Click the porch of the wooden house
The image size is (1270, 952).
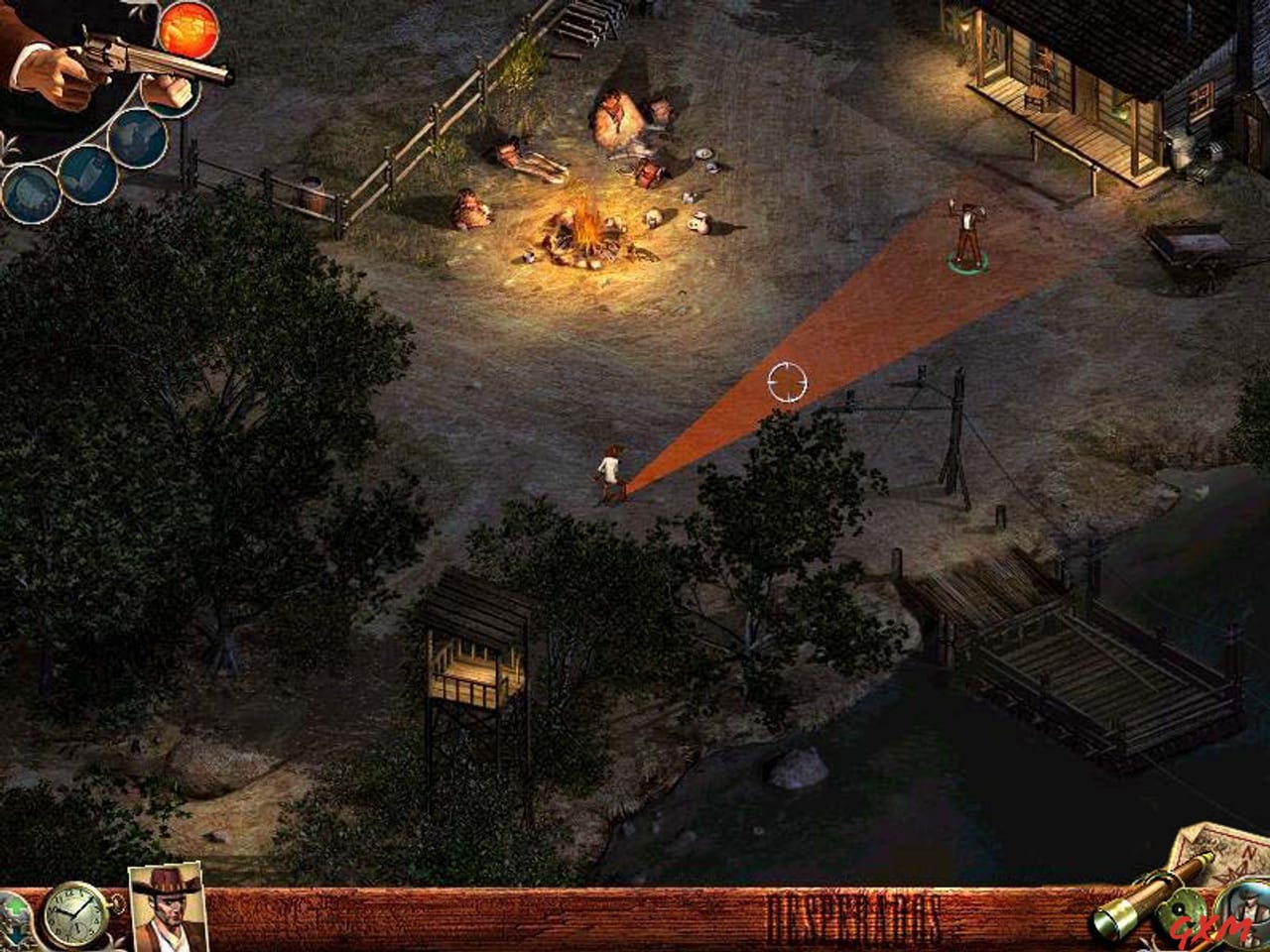(x=1062, y=119)
